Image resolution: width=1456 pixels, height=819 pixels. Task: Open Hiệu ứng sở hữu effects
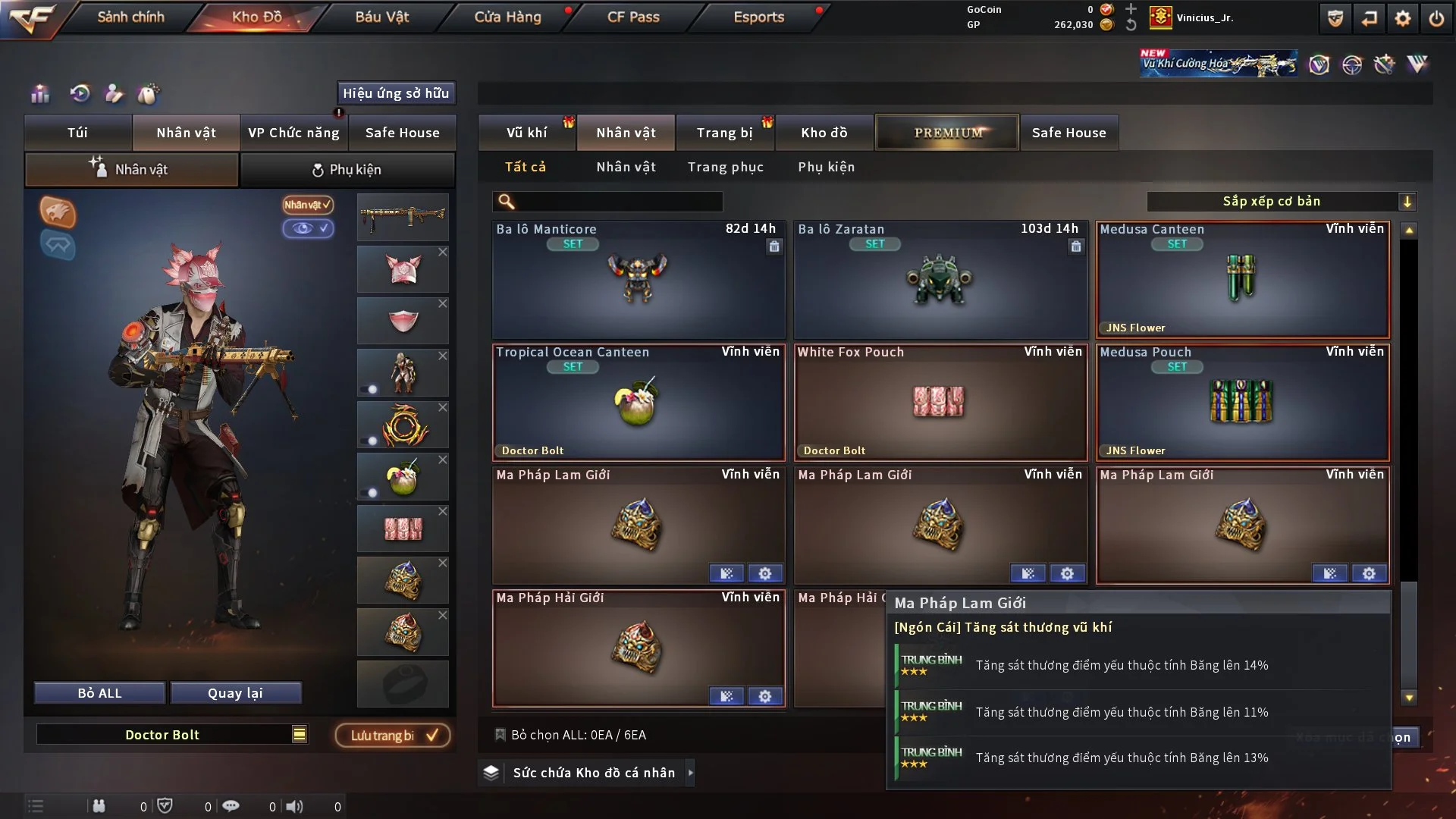396,93
